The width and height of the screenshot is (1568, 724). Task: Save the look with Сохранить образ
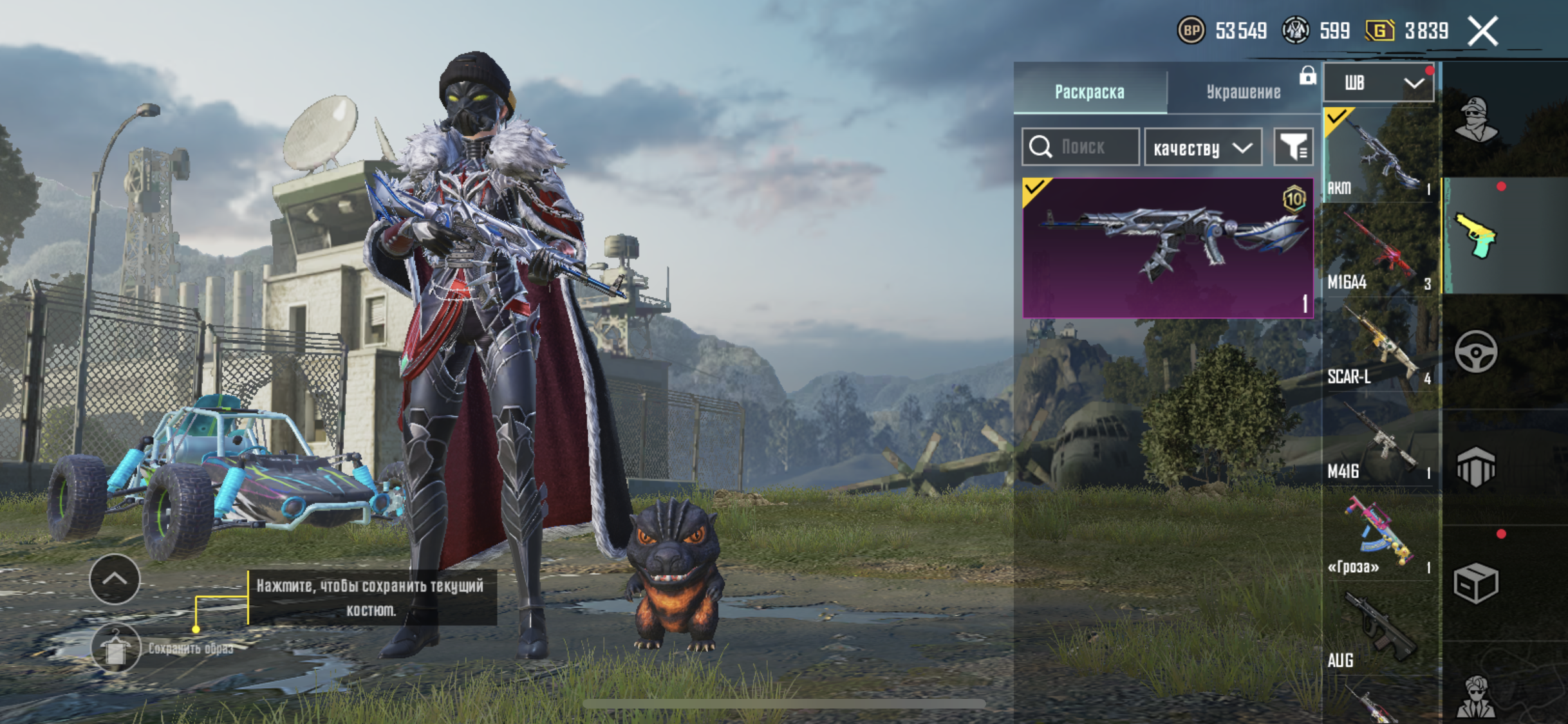click(117, 648)
